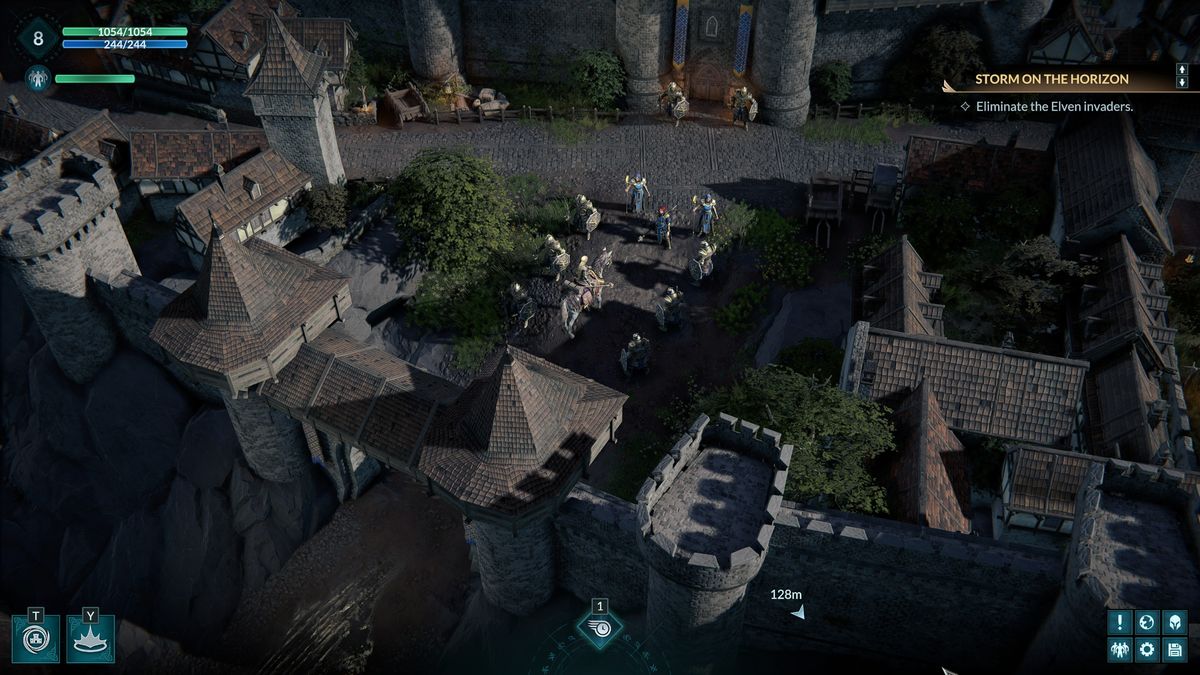Screen dimensions: 1200x675
Task: Select the winged clock ability slot
Action: (x=600, y=628)
